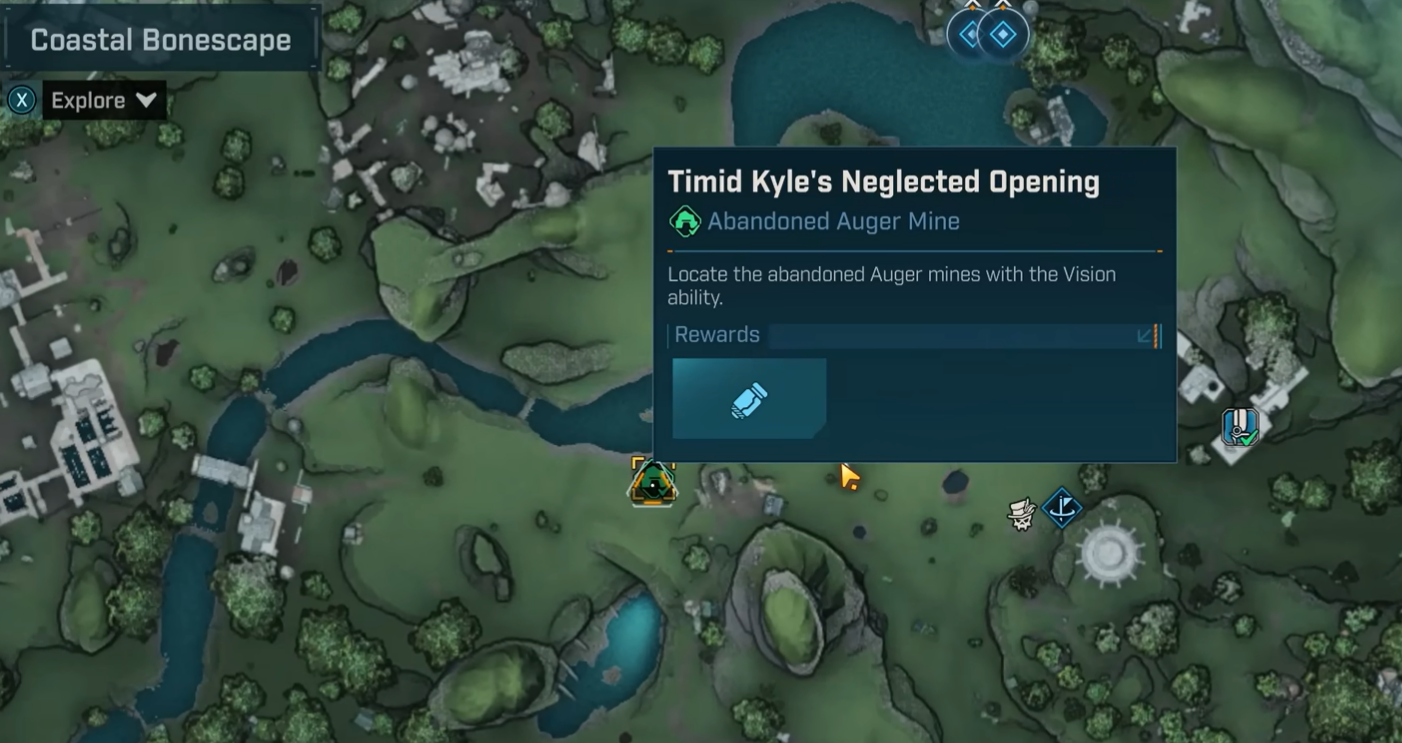Image resolution: width=1402 pixels, height=743 pixels.
Task: Open the Explore filter dropdown
Action: click(x=103, y=101)
